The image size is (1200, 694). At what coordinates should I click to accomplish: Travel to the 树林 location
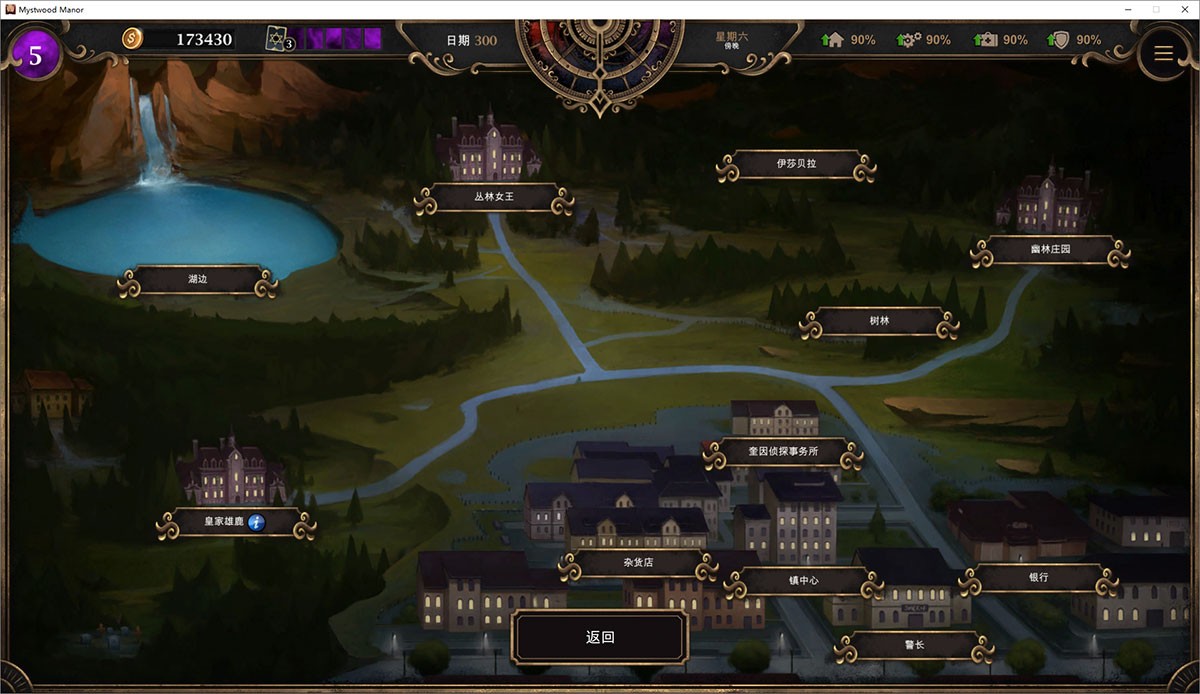point(879,322)
